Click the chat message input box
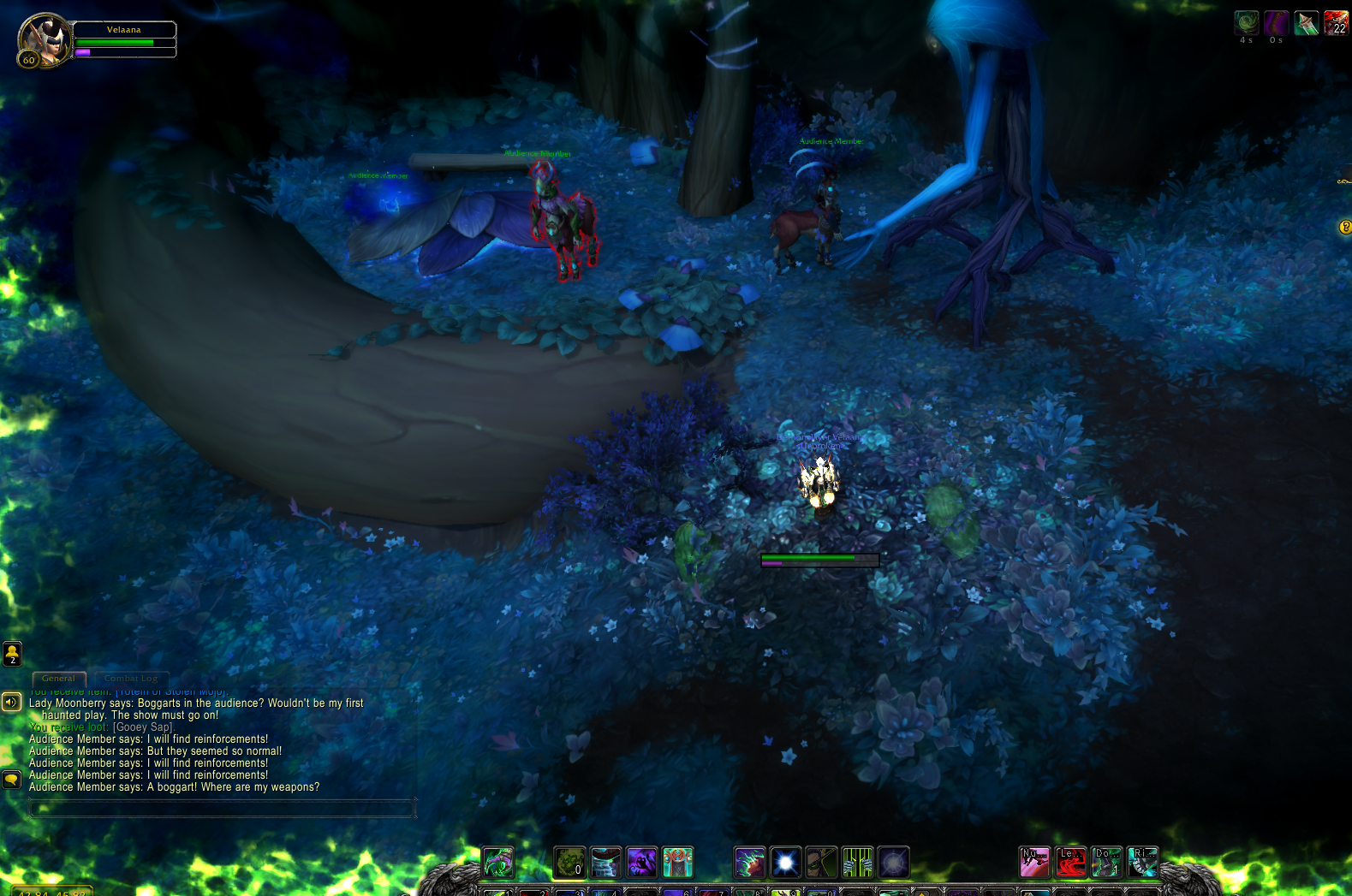Screen dimensions: 1352x896 (222, 808)
